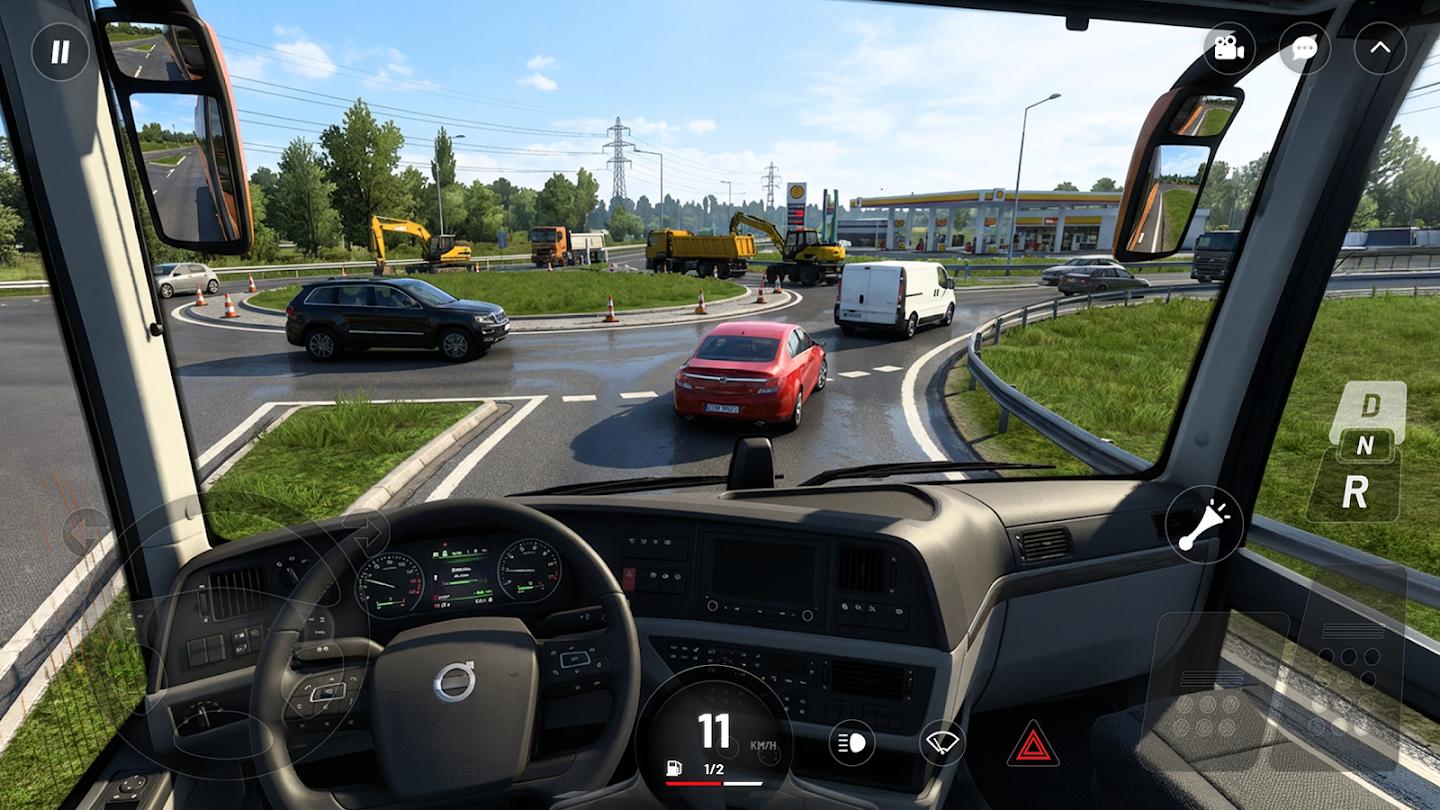Select Neutral on the gear selector
The width and height of the screenshot is (1440, 810).
(1366, 444)
